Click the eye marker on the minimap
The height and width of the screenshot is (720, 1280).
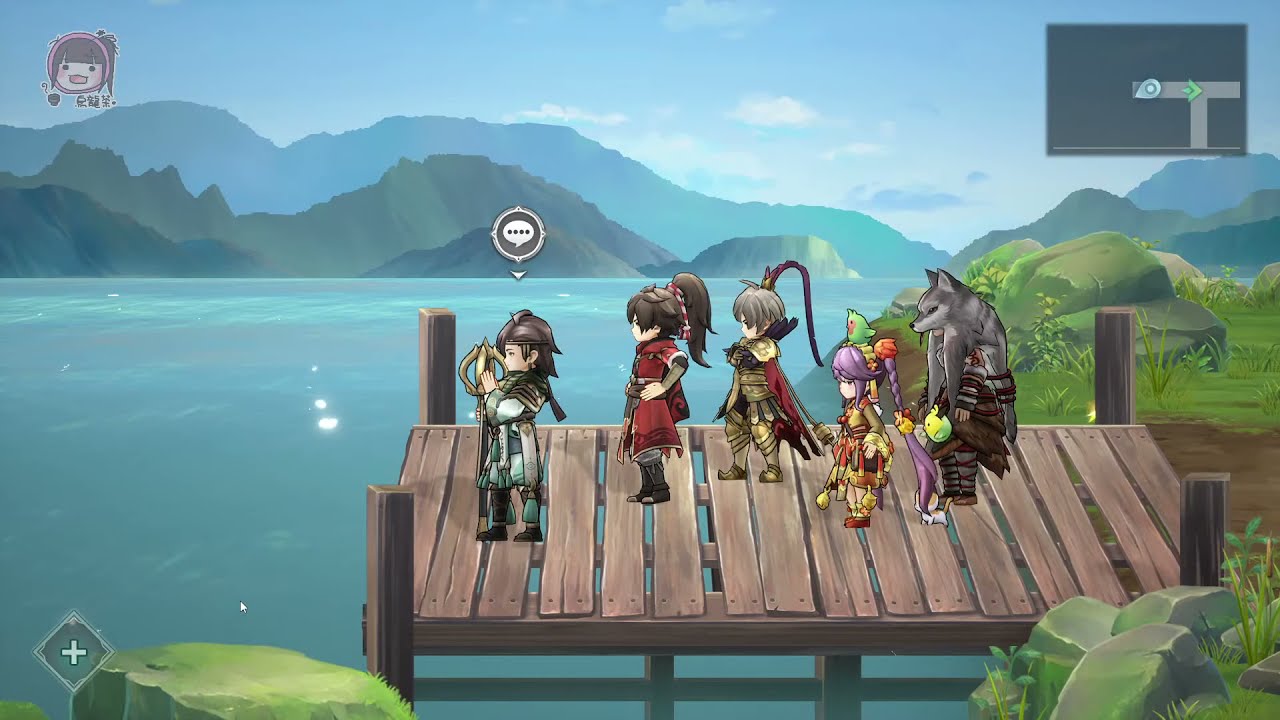pos(1151,90)
